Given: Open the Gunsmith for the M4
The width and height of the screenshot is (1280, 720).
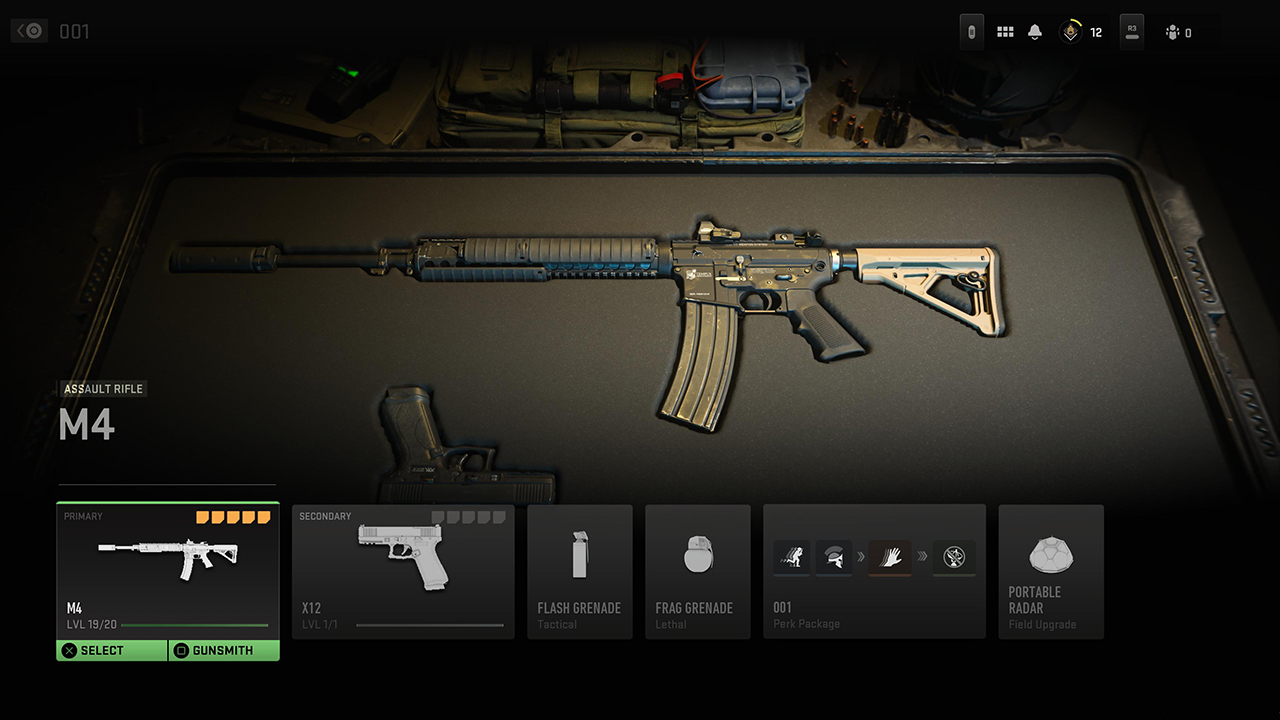Looking at the screenshot, I should pyautogui.click(x=224, y=650).
